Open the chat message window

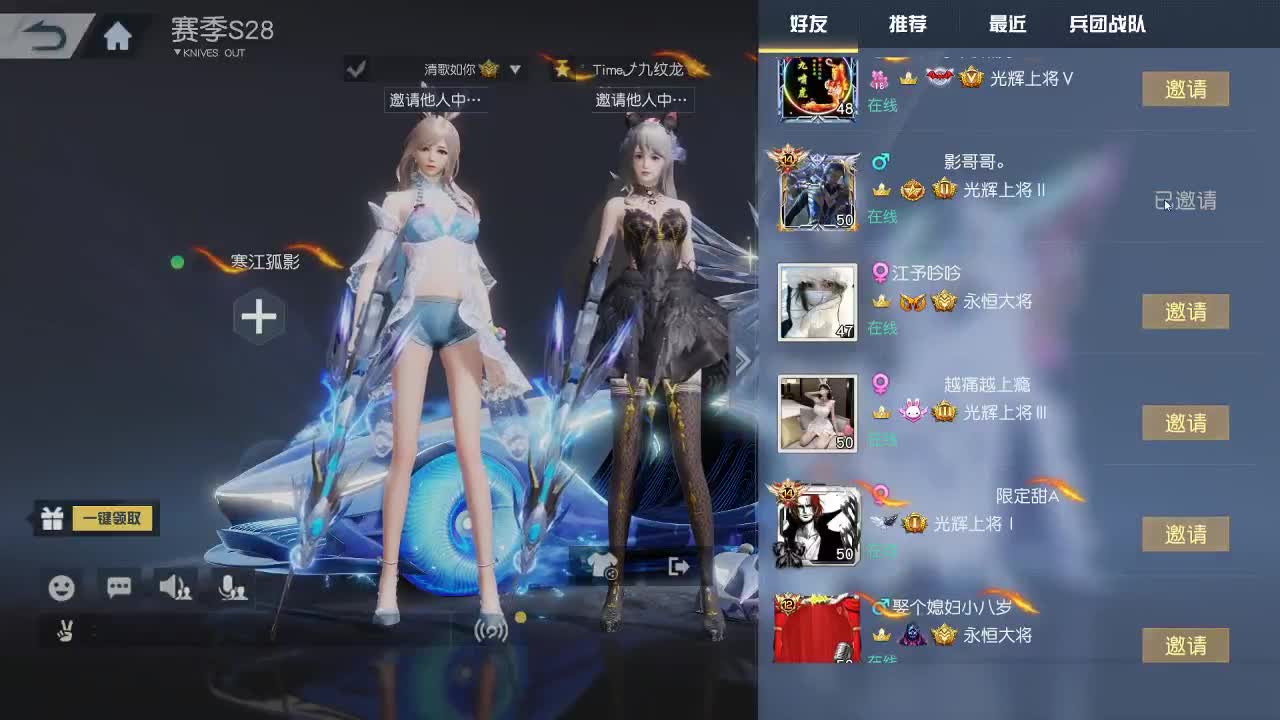click(x=118, y=589)
